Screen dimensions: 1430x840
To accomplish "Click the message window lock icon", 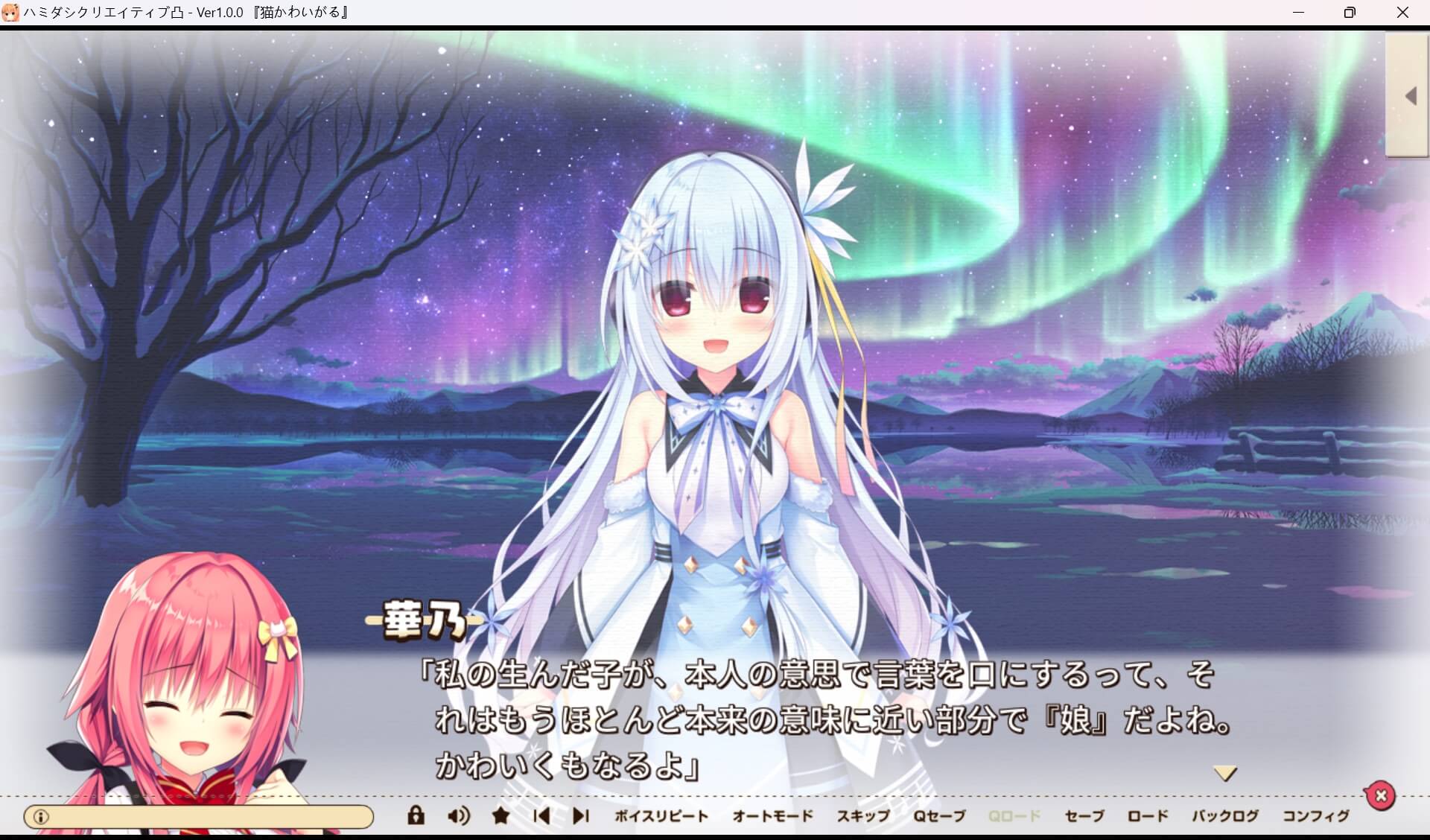I will point(416,815).
